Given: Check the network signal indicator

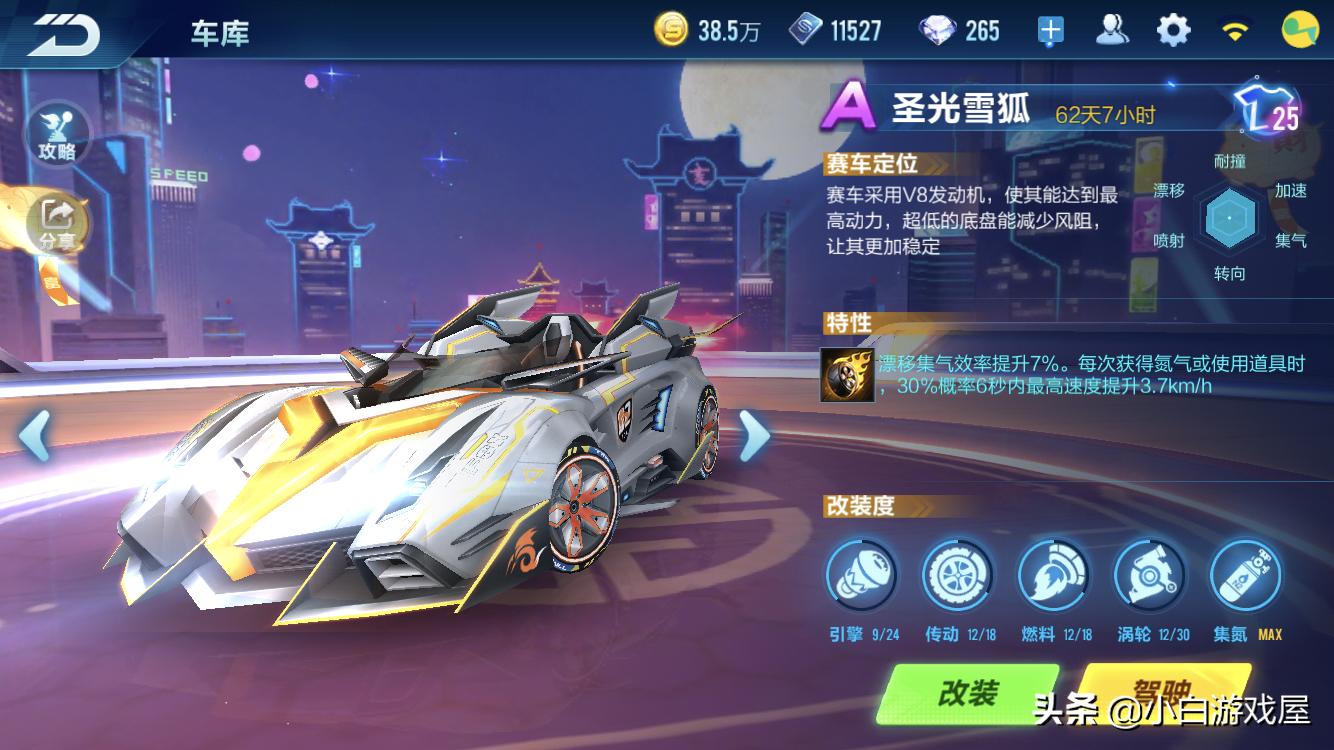Looking at the screenshot, I should [x=1235, y=29].
